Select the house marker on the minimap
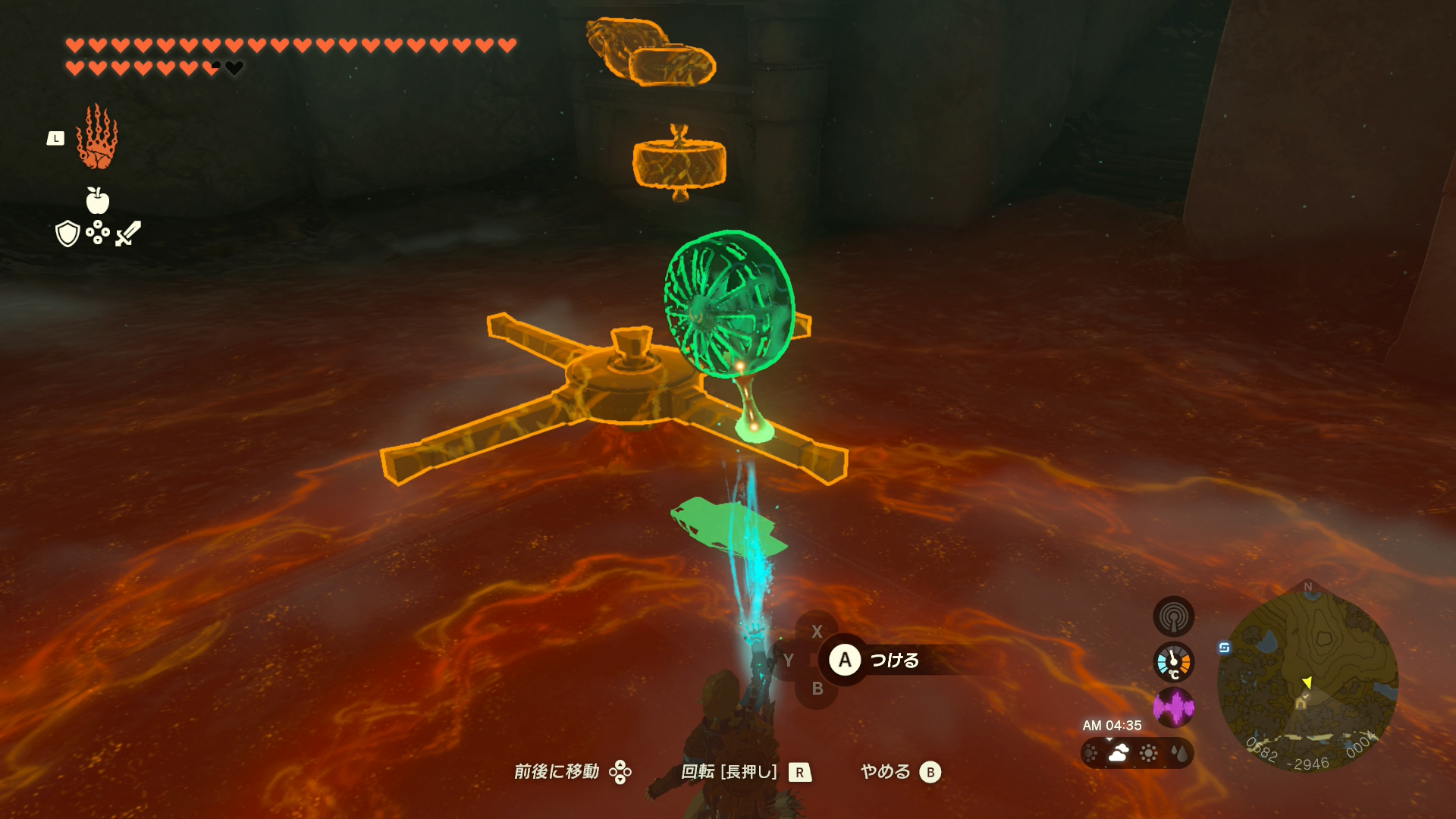The height and width of the screenshot is (819, 1456). 1301,703
